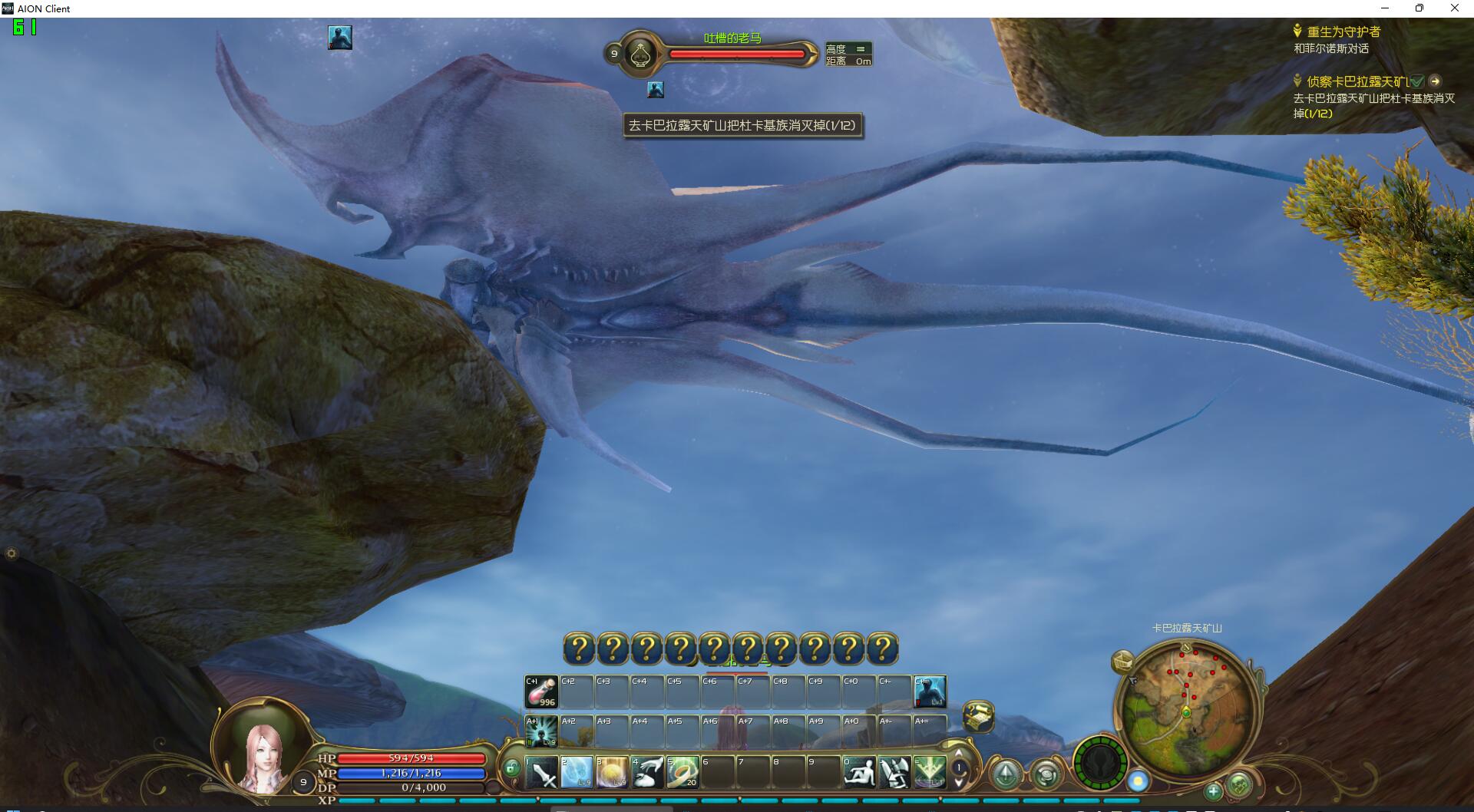
Task: Toggle the green hotbar lock button
Action: coord(511,767)
